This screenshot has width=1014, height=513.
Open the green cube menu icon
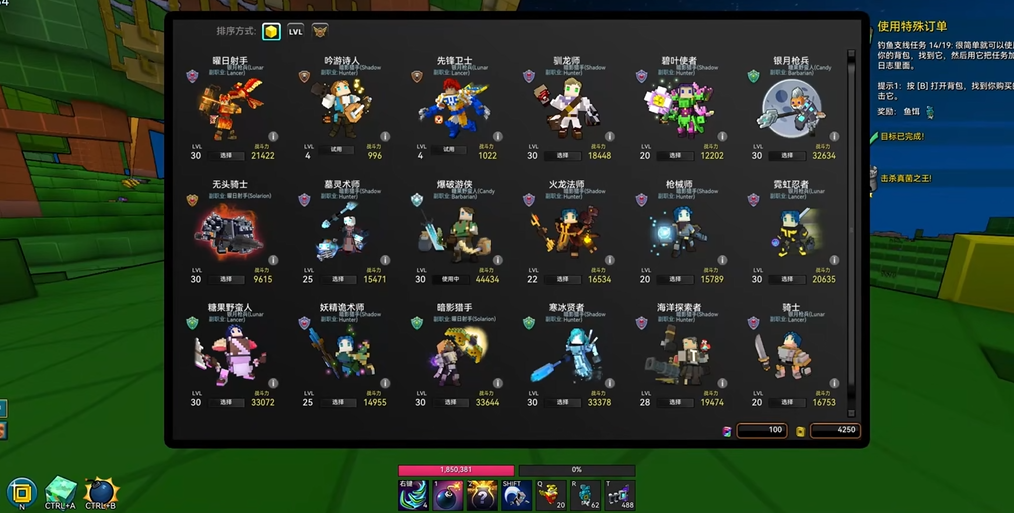[60, 491]
